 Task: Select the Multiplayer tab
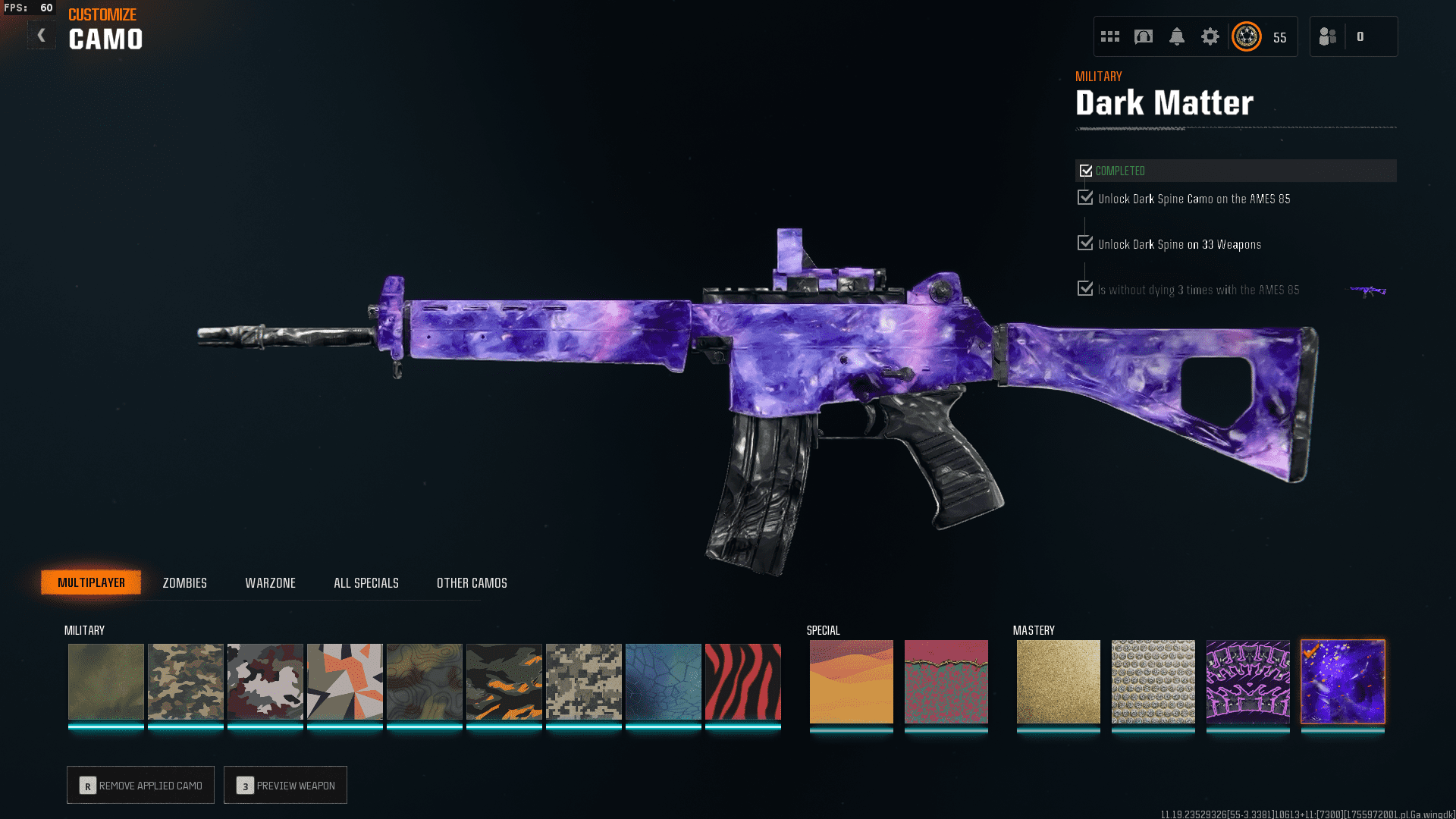click(x=91, y=582)
